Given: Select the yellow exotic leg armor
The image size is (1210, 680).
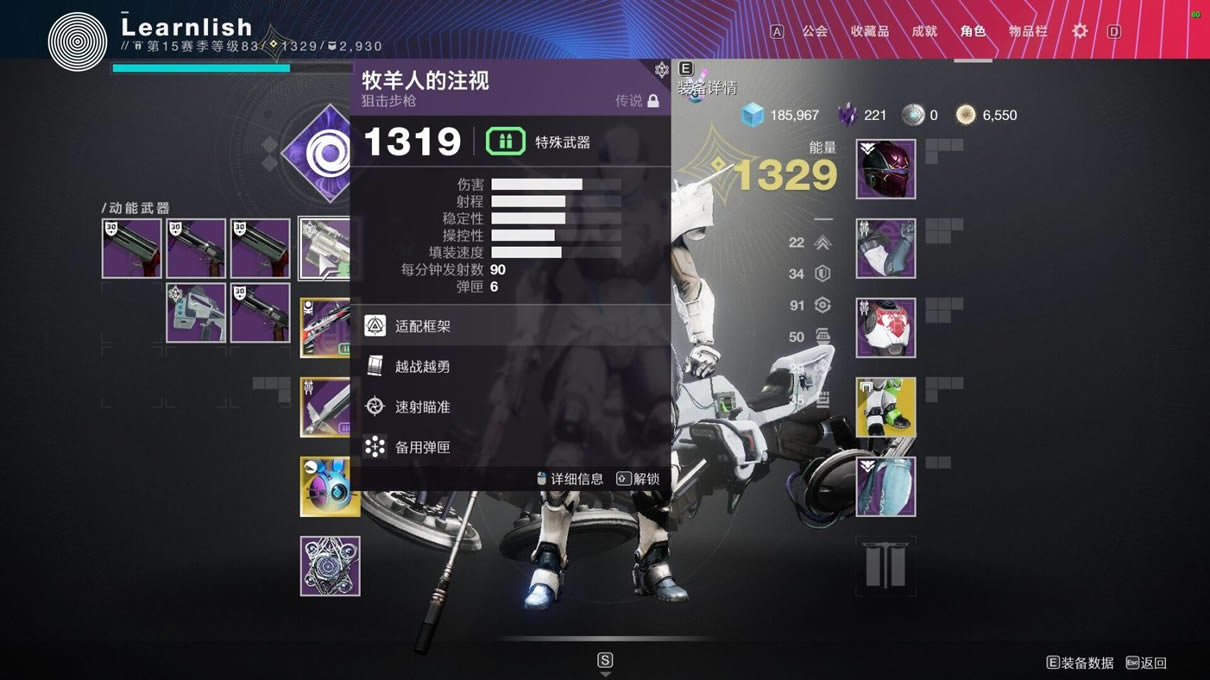Looking at the screenshot, I should click(886, 407).
